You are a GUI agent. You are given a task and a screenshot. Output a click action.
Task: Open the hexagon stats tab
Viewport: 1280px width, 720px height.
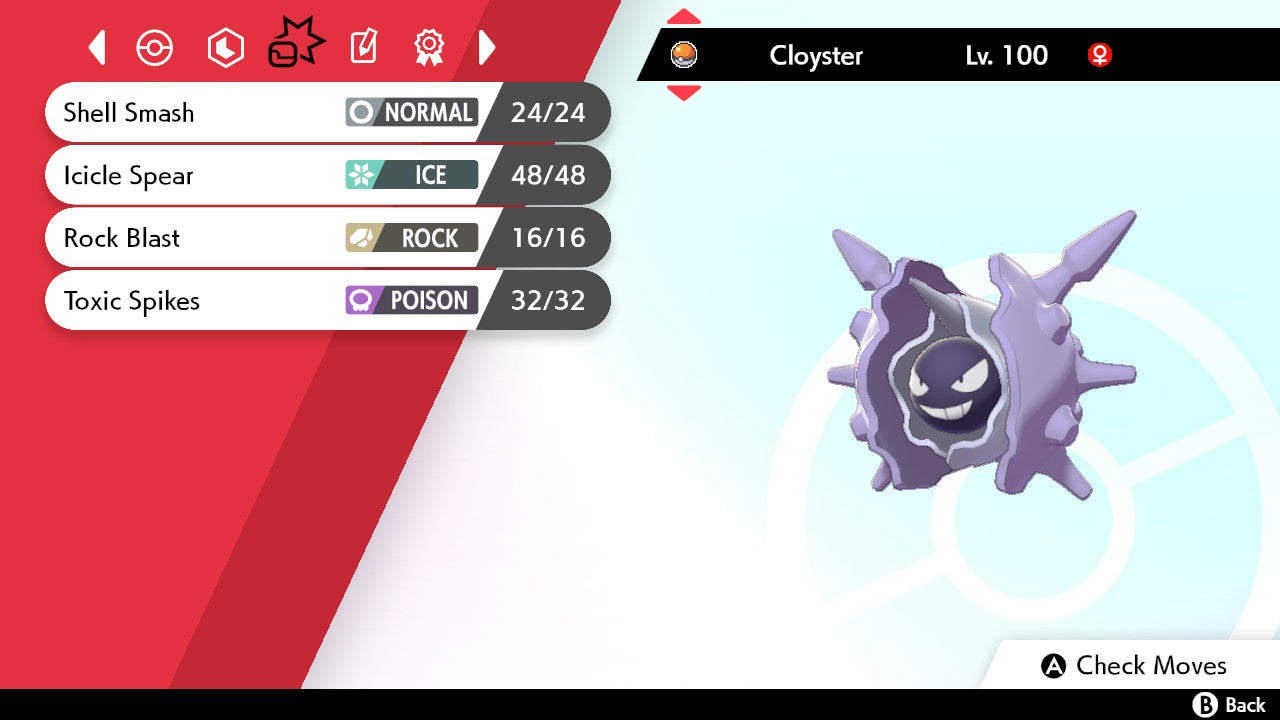point(225,48)
